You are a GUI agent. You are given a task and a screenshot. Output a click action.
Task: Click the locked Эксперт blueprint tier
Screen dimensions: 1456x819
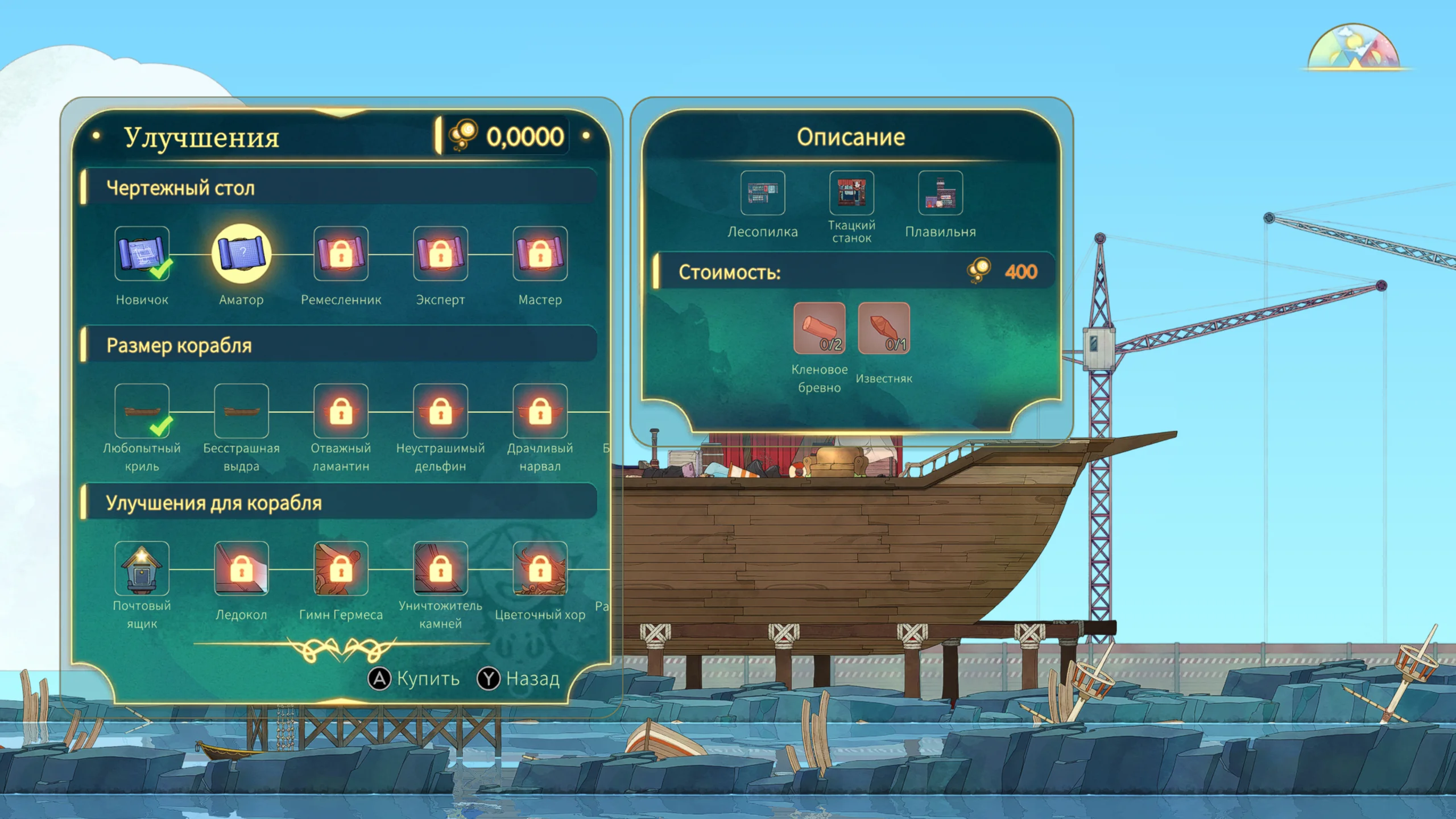click(x=440, y=254)
